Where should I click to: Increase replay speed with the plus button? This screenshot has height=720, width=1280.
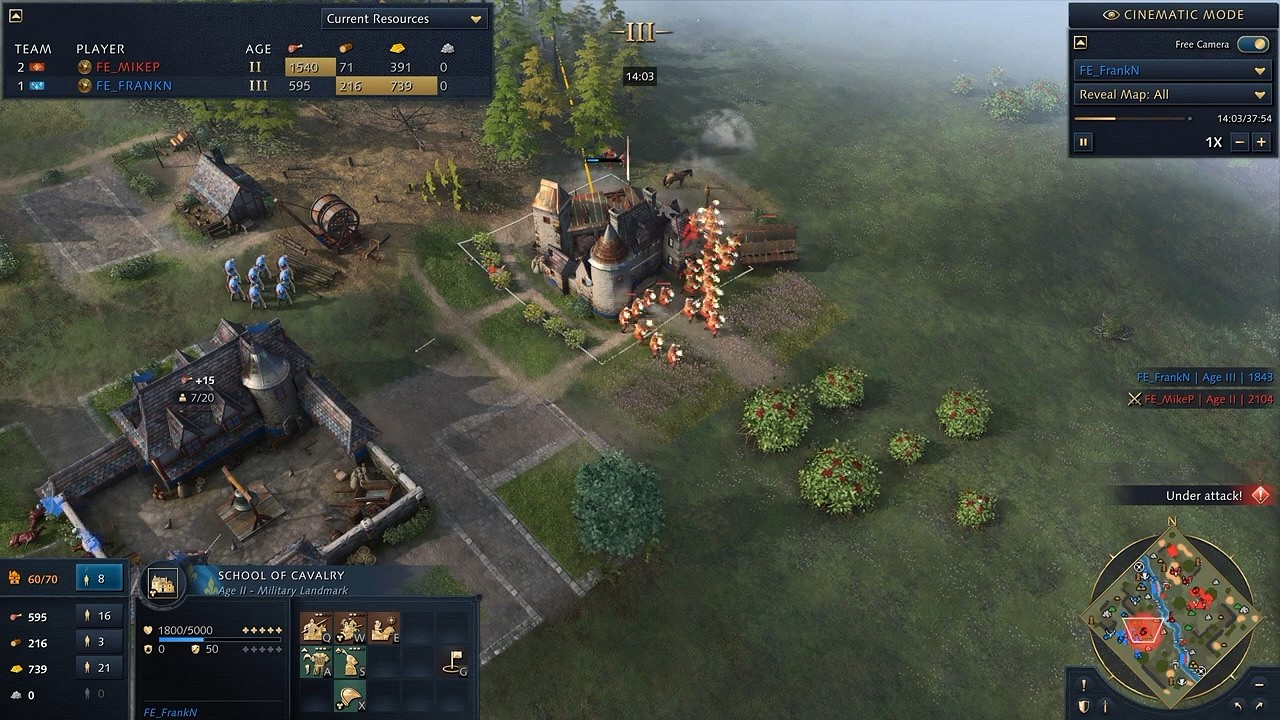point(1261,142)
